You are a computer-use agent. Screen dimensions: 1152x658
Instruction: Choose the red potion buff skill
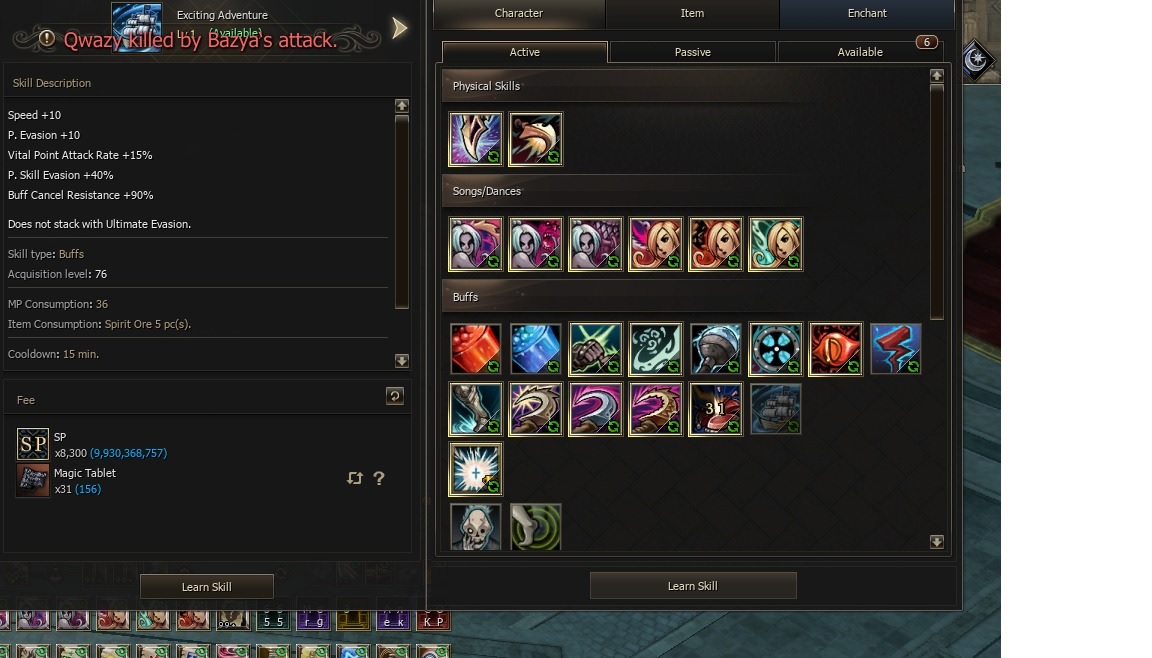click(475, 349)
